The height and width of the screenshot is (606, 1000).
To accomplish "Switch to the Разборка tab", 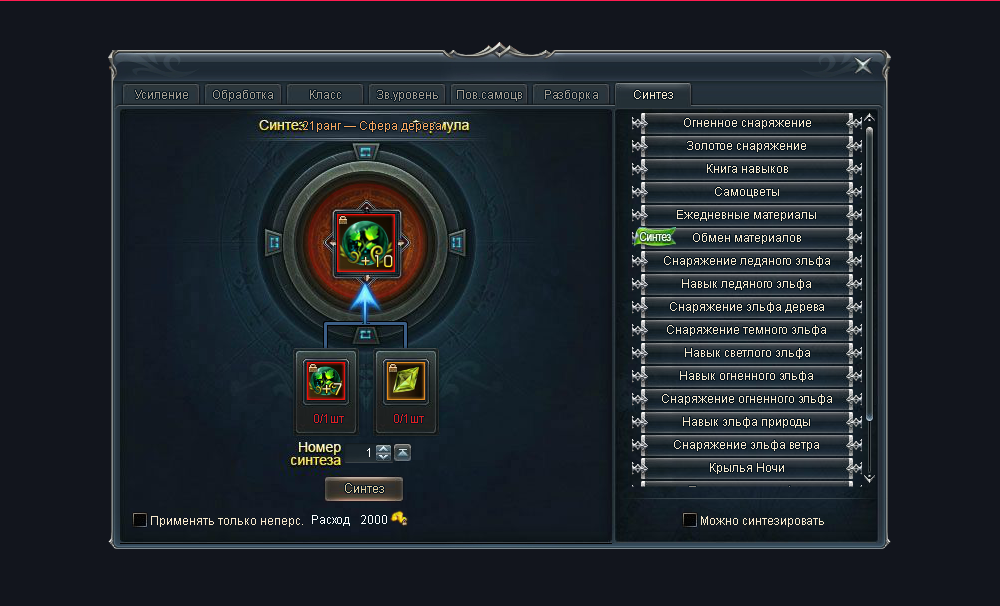I will click(571, 95).
